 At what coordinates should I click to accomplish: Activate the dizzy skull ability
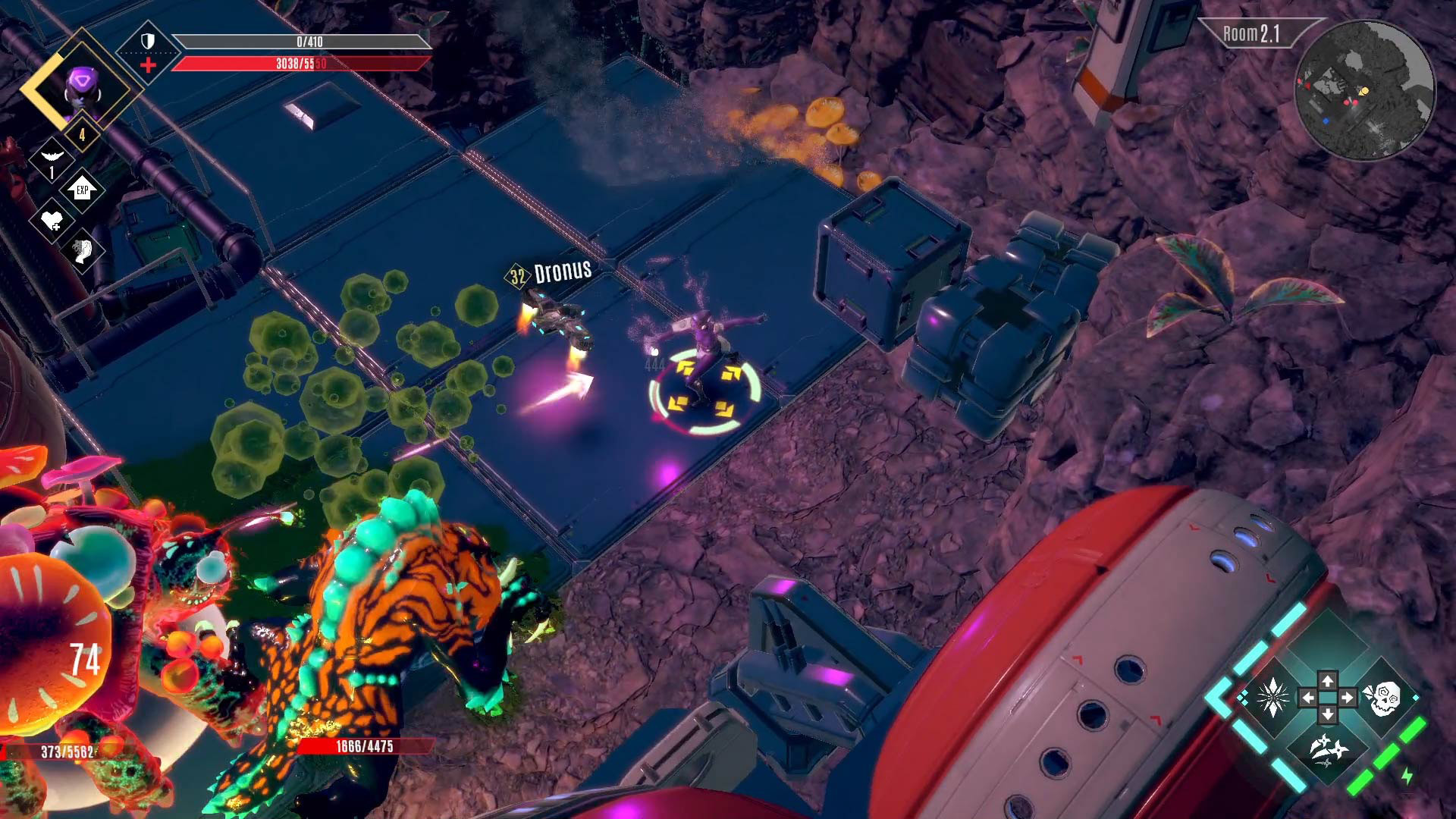1382,697
